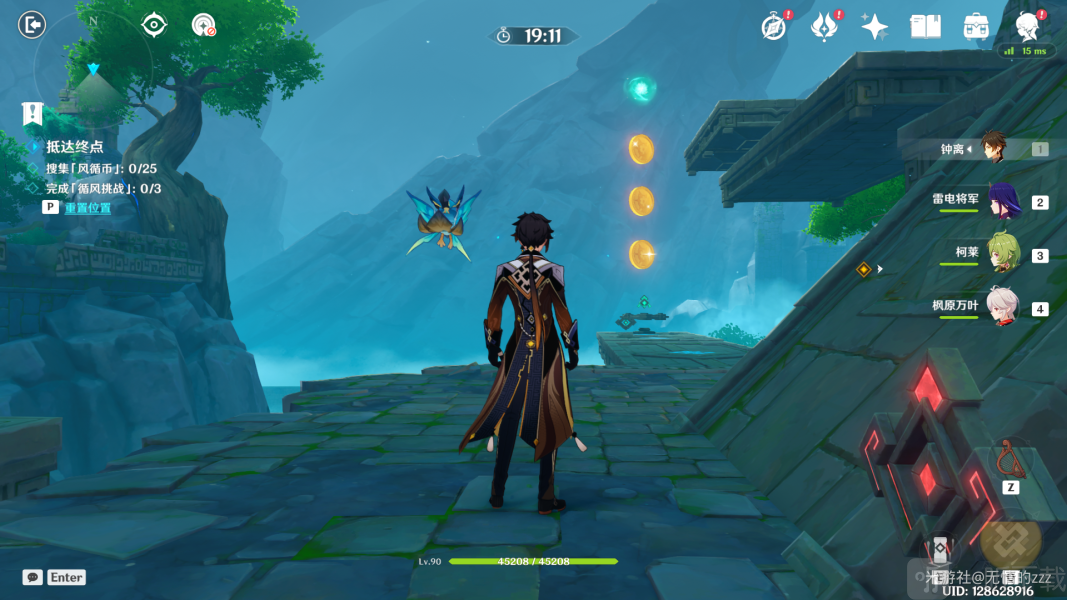Open the battle pass emblem icon

[x=824, y=27]
